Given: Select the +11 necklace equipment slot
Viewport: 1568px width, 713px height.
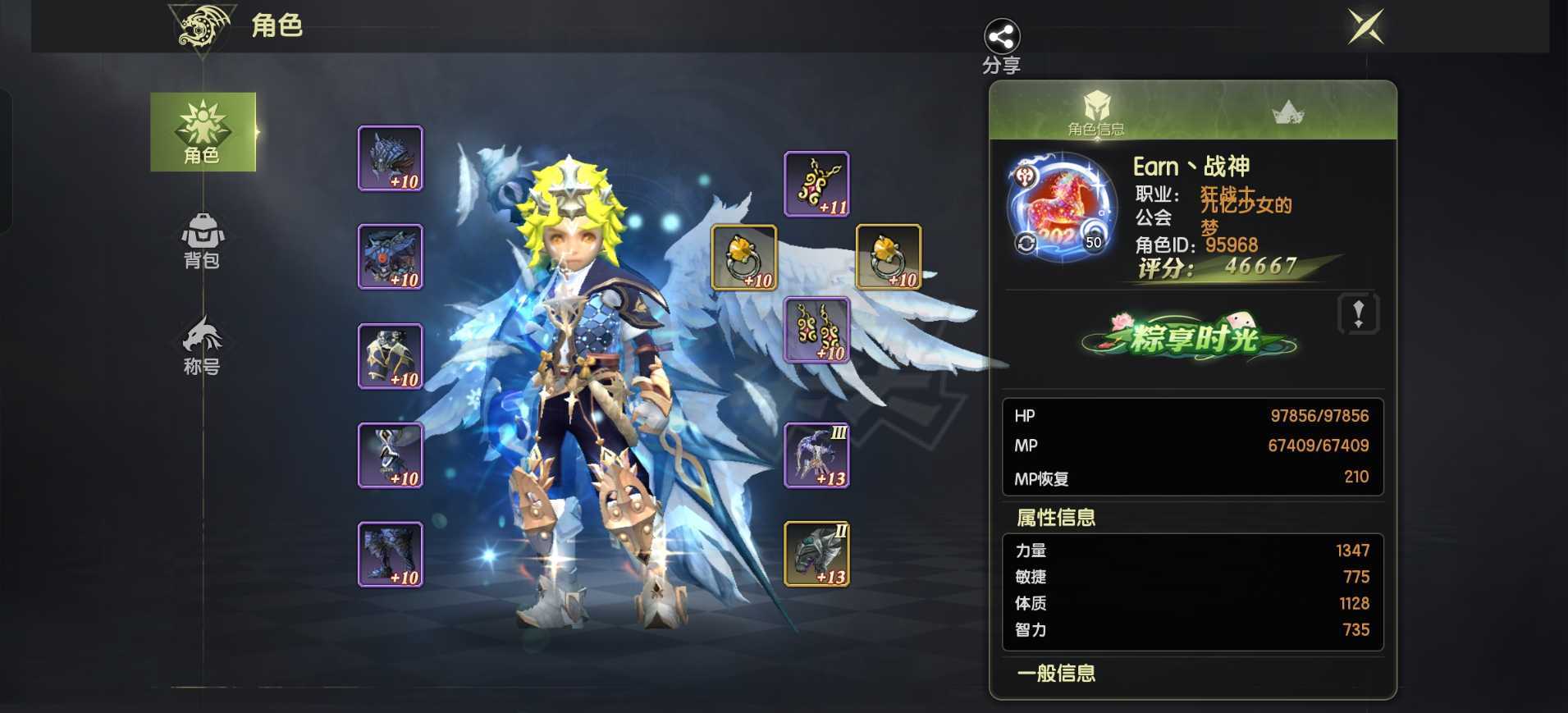Looking at the screenshot, I should (818, 184).
